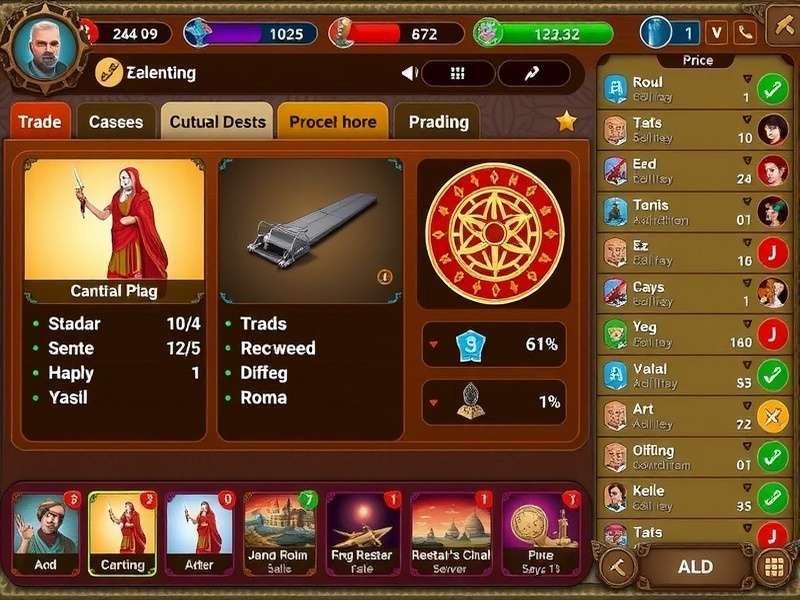Switch to Procel hore tab
This screenshot has width=800, height=600.
point(333,122)
